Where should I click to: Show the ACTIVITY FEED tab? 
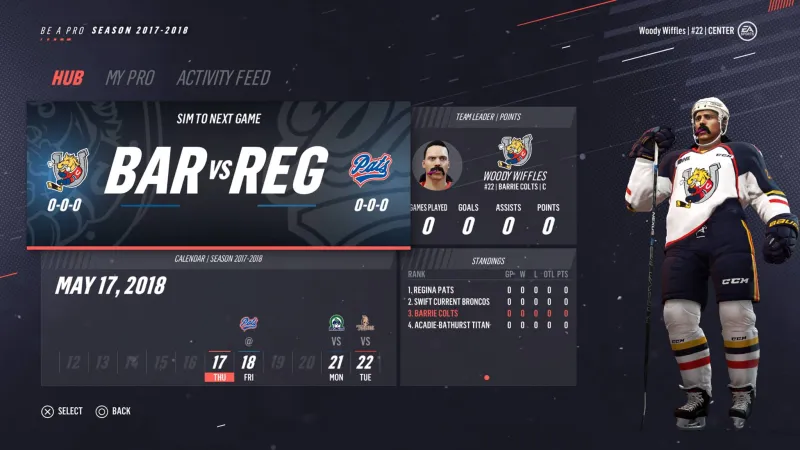223,78
